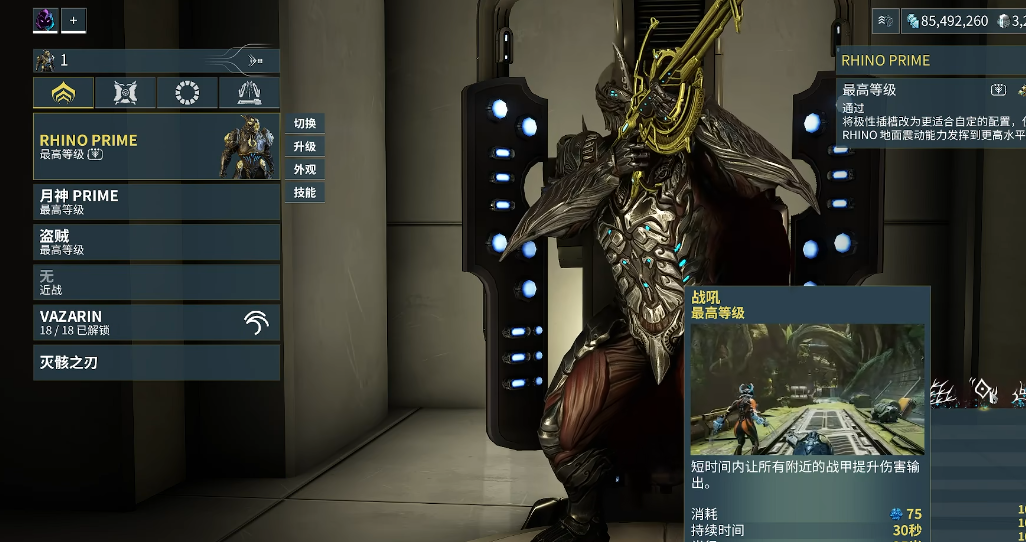Switch to the companion sentinel tab
The height and width of the screenshot is (542, 1026).
[x=125, y=93]
